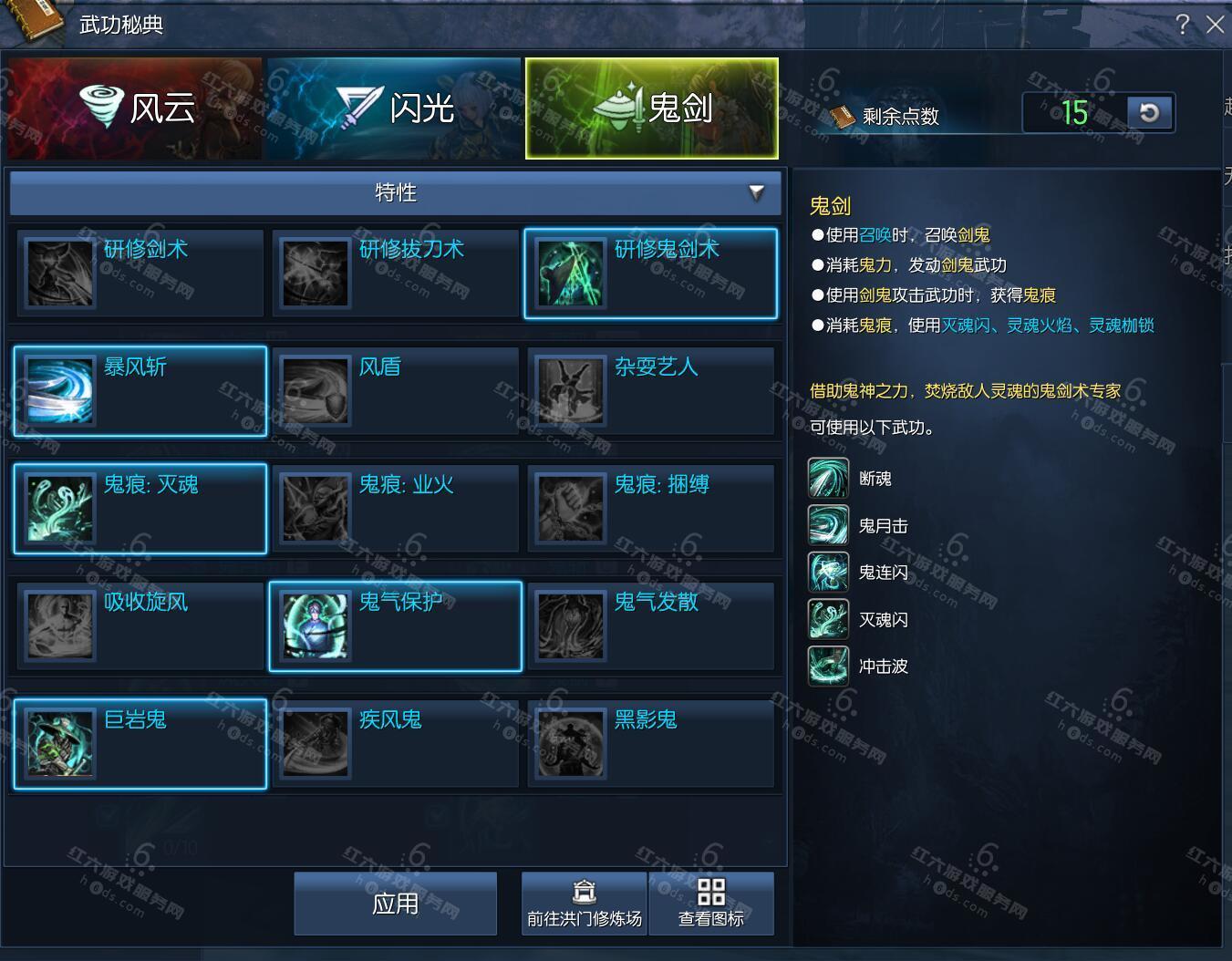Select the 闪光 specialization tab
The image size is (1232, 961).
[394, 108]
